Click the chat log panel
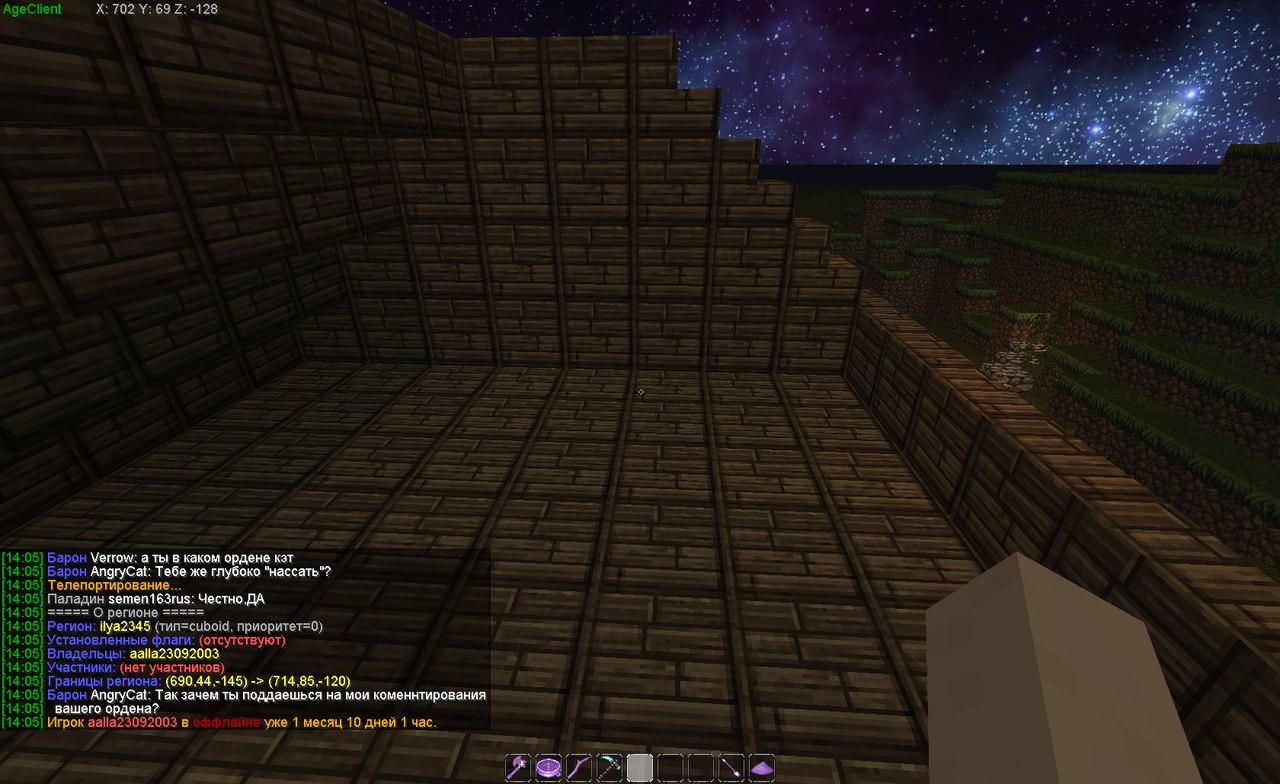Image resolution: width=1280 pixels, height=784 pixels. tap(245, 639)
